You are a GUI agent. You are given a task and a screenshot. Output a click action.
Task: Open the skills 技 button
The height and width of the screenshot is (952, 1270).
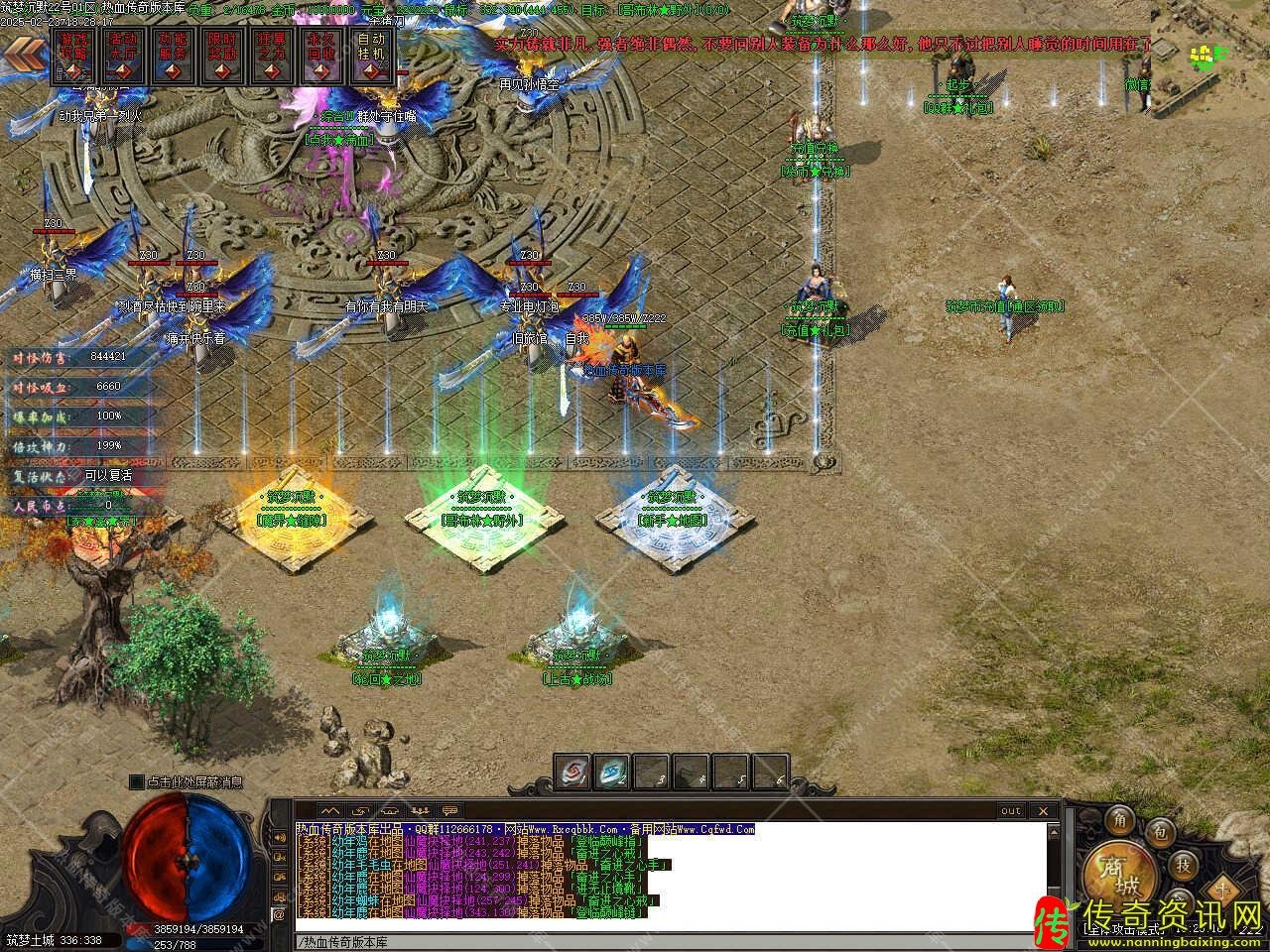[x=1184, y=864]
